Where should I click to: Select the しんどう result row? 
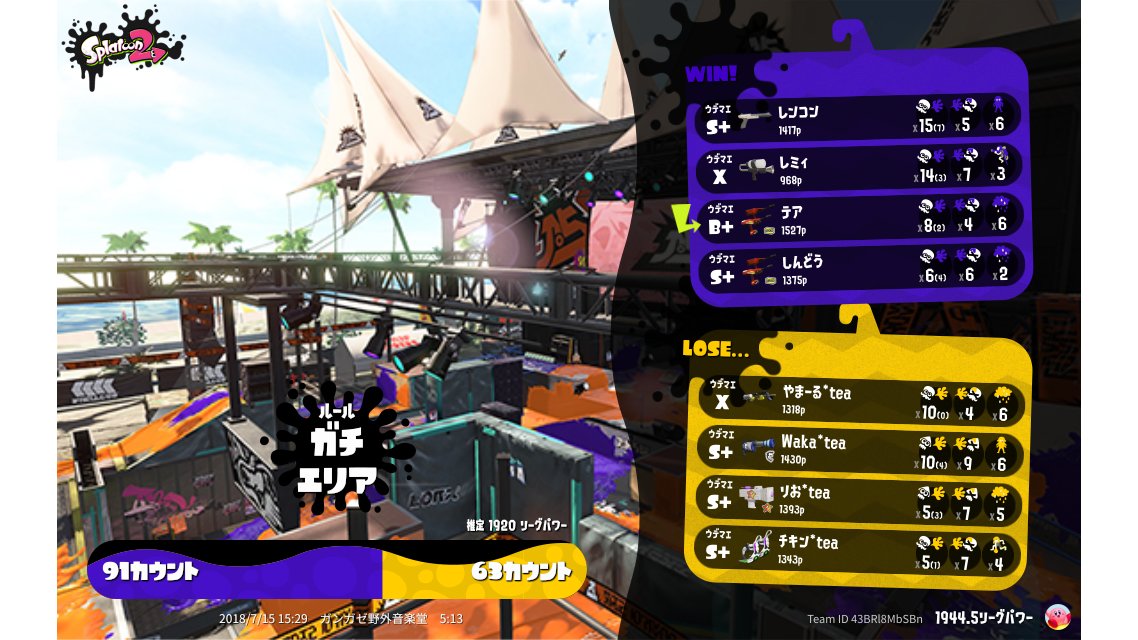860,268
